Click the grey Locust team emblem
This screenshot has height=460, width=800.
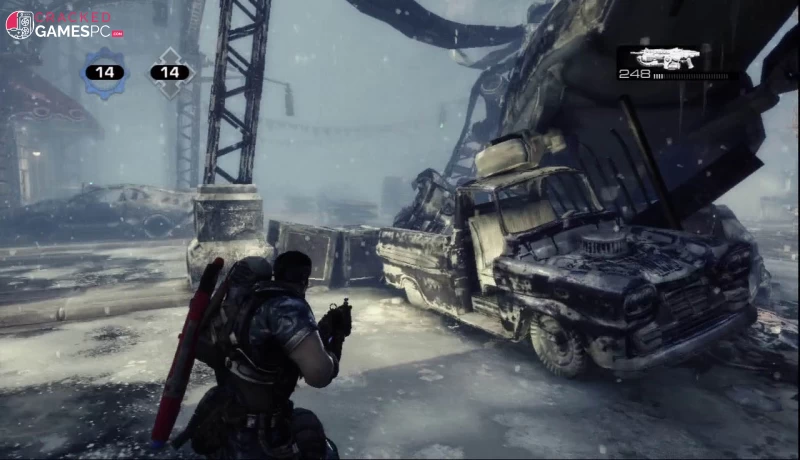(171, 72)
